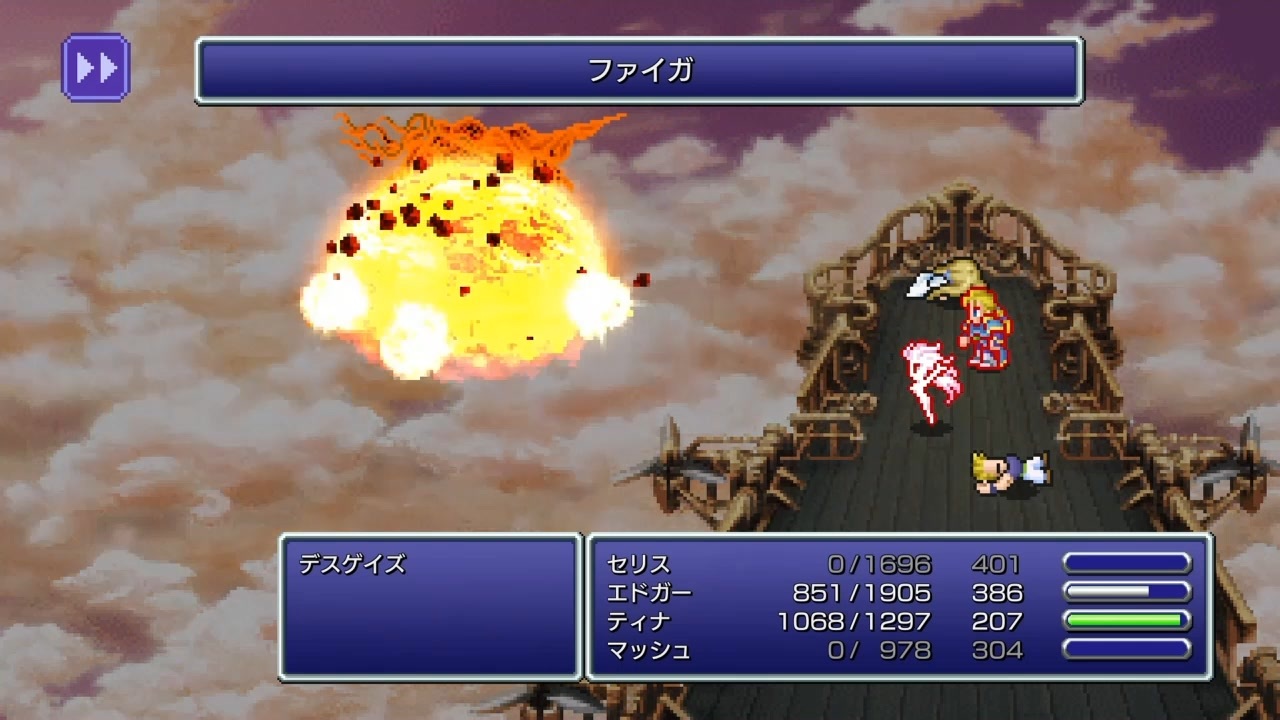Click the fast-forward battle speed icon
Screen dimensions: 1280x720
(95, 67)
